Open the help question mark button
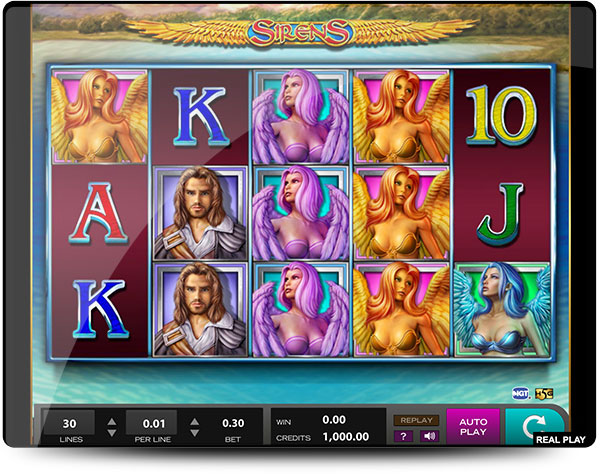600x474 pixels. coord(405,436)
